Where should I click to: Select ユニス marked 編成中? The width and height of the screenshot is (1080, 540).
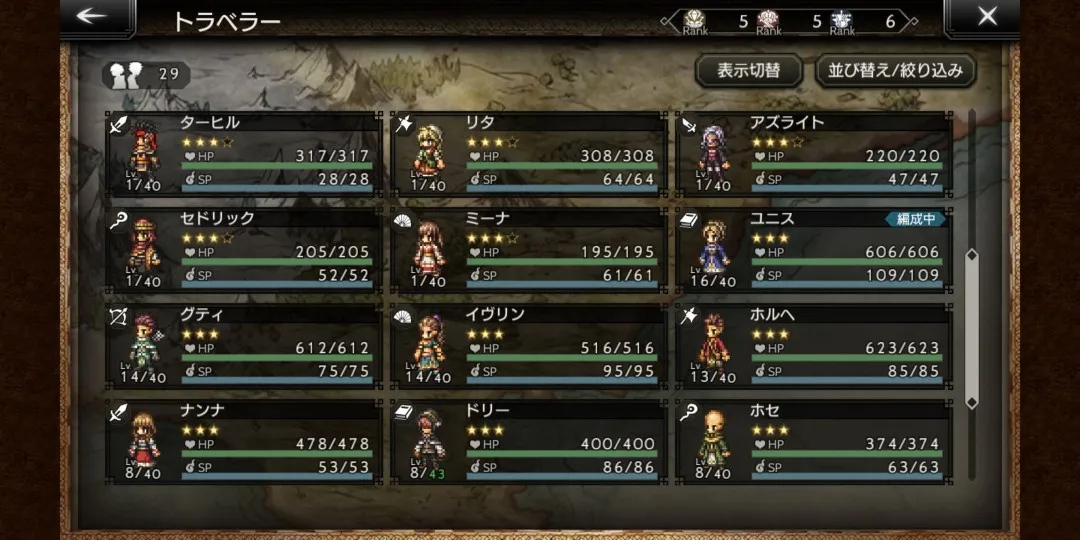[813, 250]
